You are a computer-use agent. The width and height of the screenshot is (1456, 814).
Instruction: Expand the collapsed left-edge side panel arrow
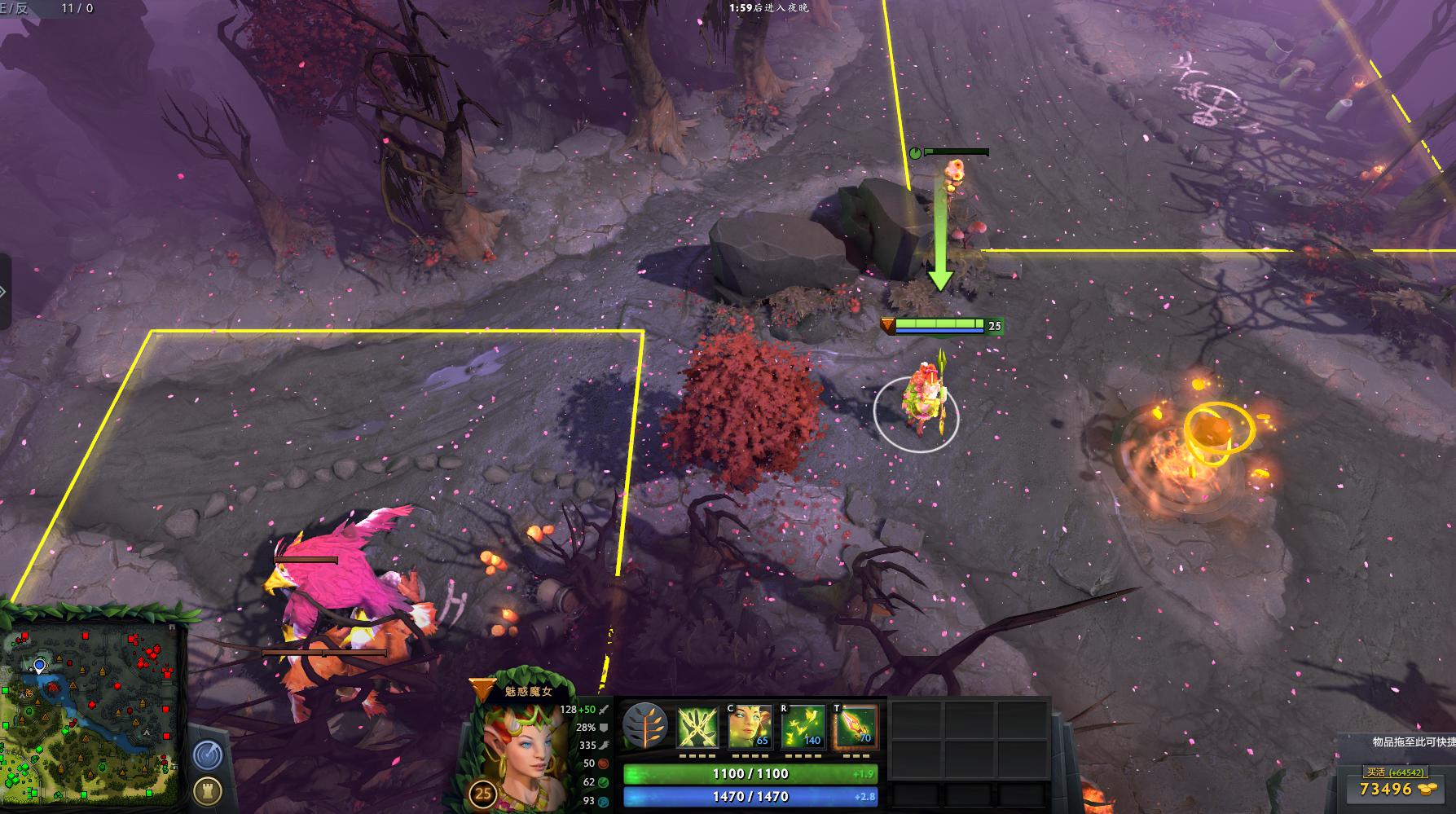pyautogui.click(x=3, y=290)
